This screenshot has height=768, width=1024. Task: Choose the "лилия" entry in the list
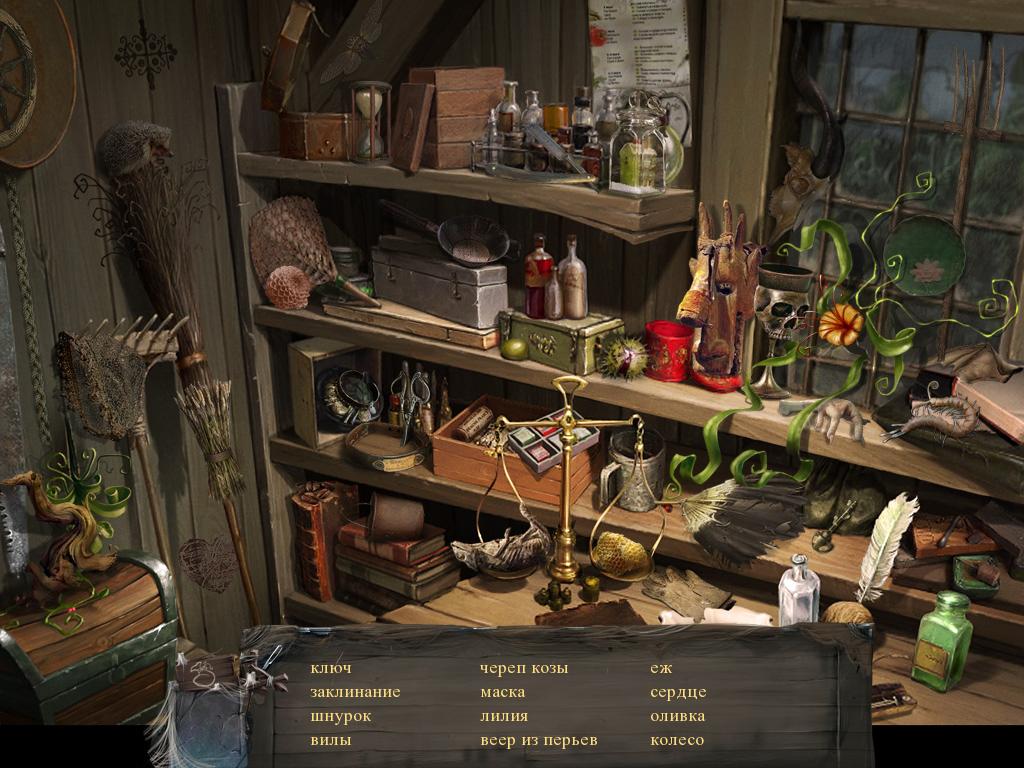(504, 716)
